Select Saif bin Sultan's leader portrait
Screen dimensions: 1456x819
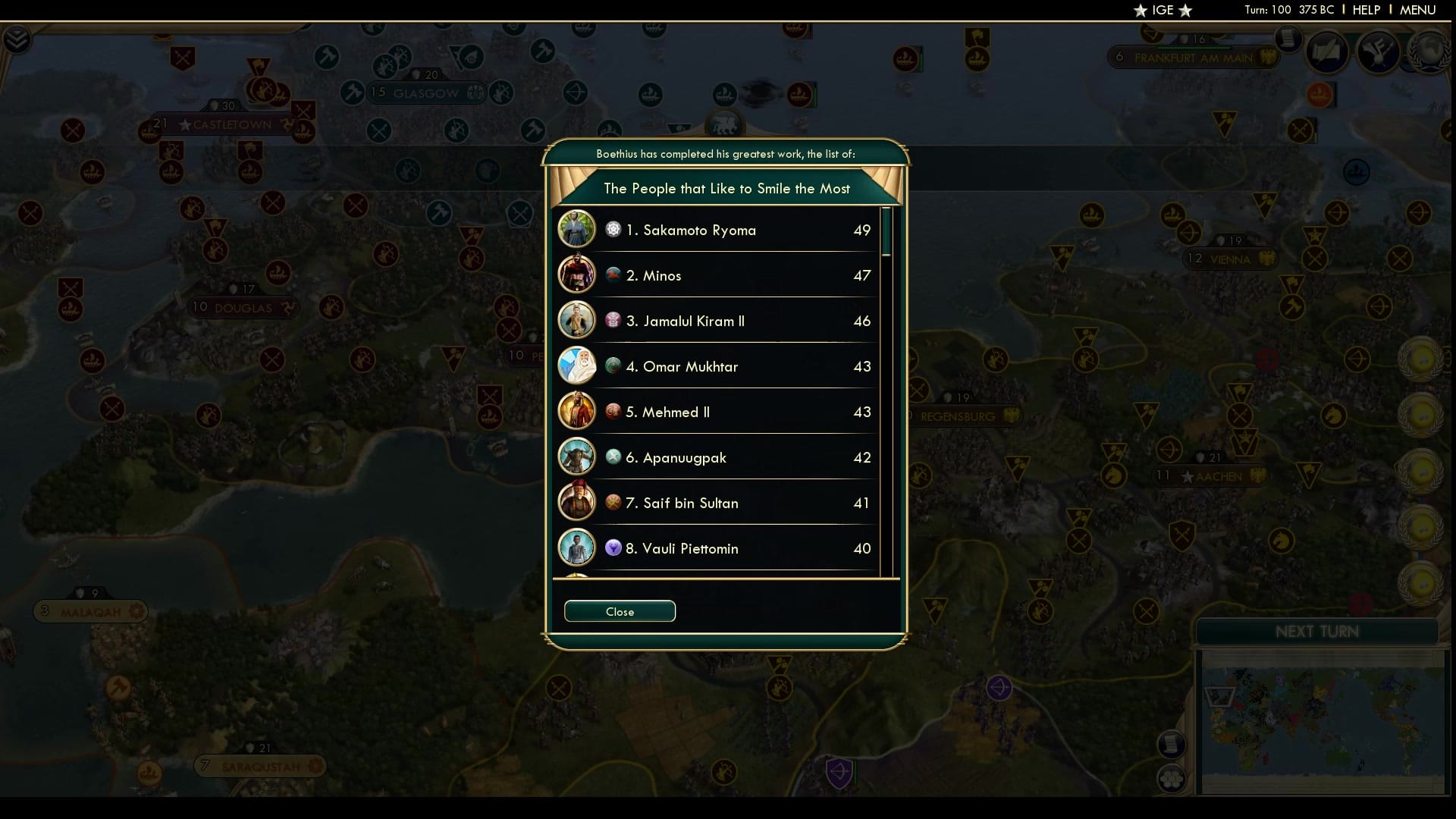(x=577, y=501)
